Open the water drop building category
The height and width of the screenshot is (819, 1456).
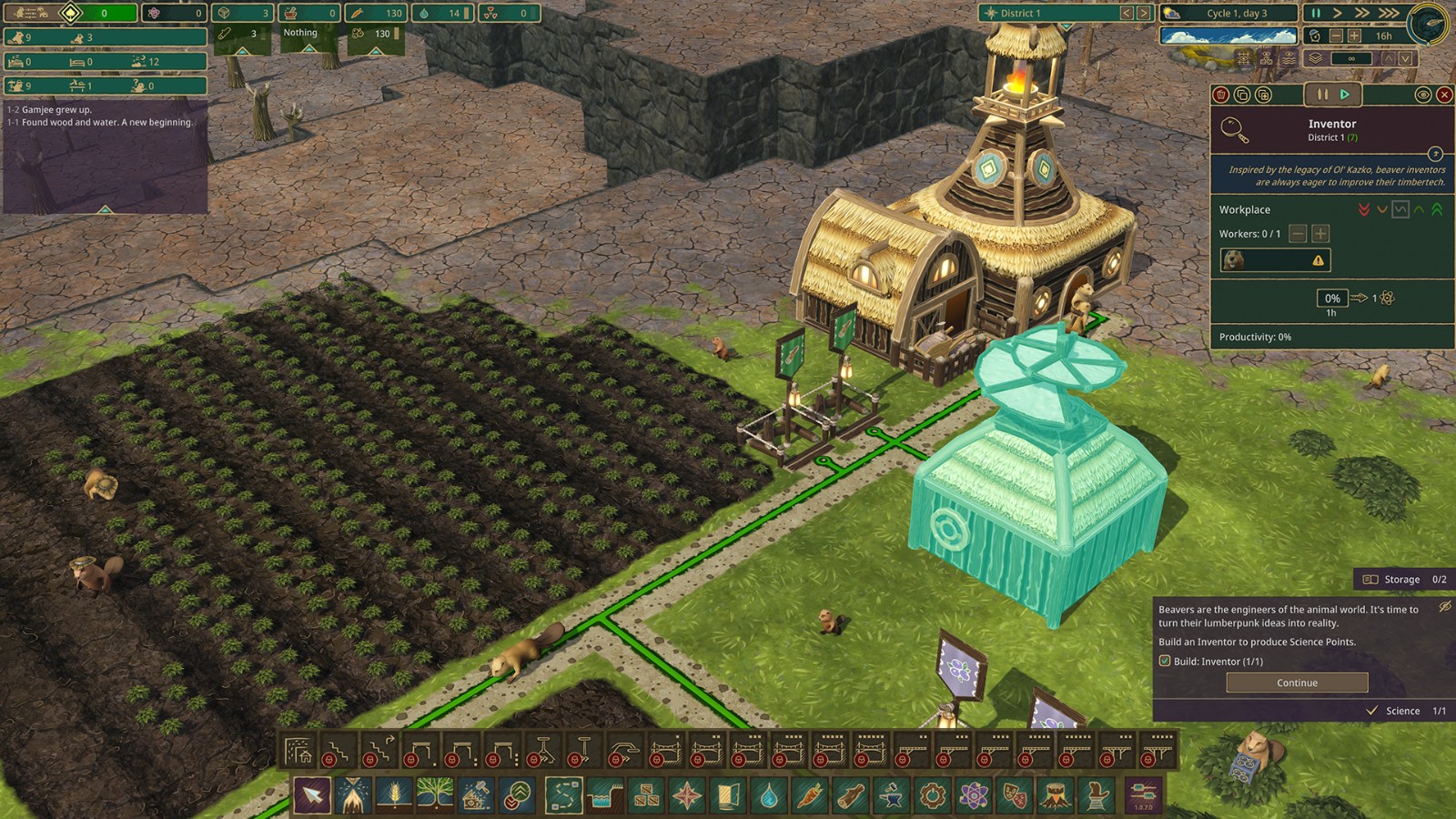[769, 796]
